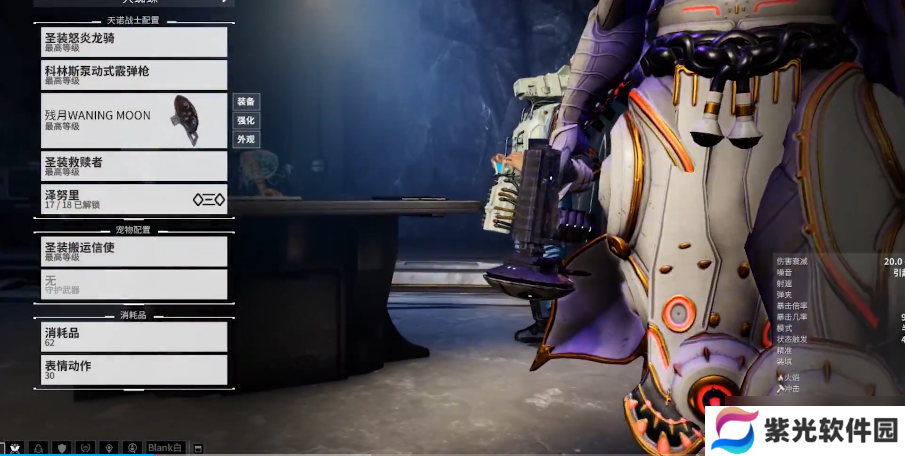
Task: Open the 强化 upgrade button
Action: click(246, 121)
